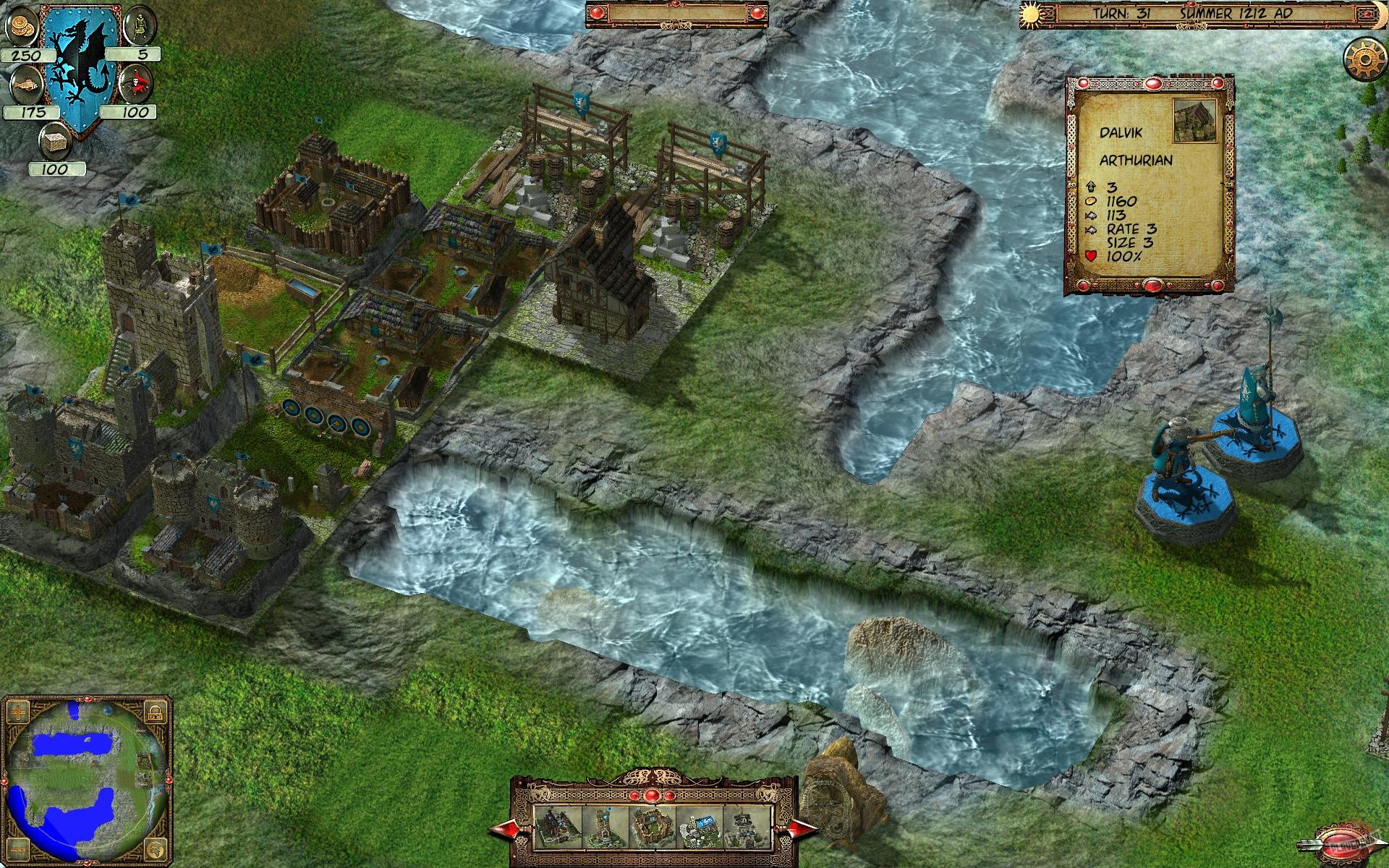Click the sun icon beside the turn counter
1389x868 pixels.
pyautogui.click(x=1031, y=16)
